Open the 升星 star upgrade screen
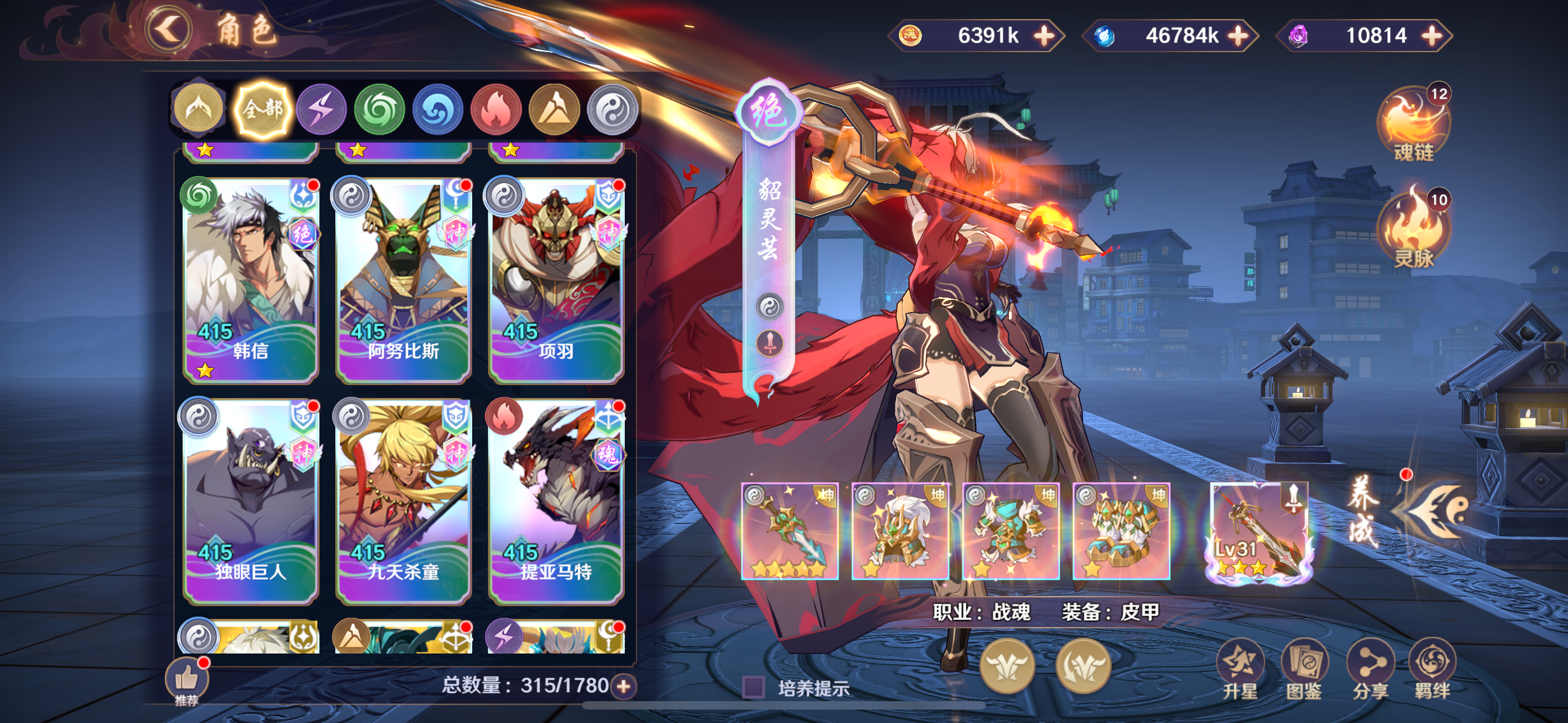This screenshot has width=1568, height=723. [x=1240, y=669]
